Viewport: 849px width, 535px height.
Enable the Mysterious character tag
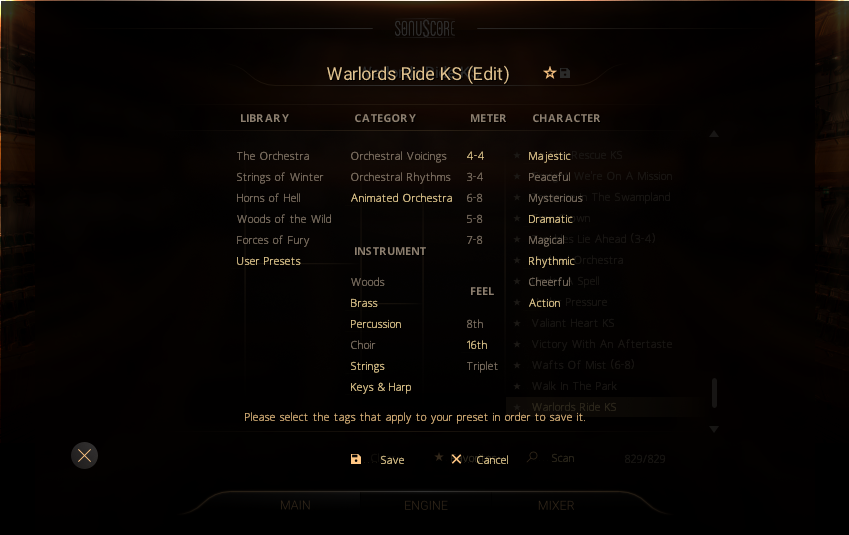click(x=555, y=198)
